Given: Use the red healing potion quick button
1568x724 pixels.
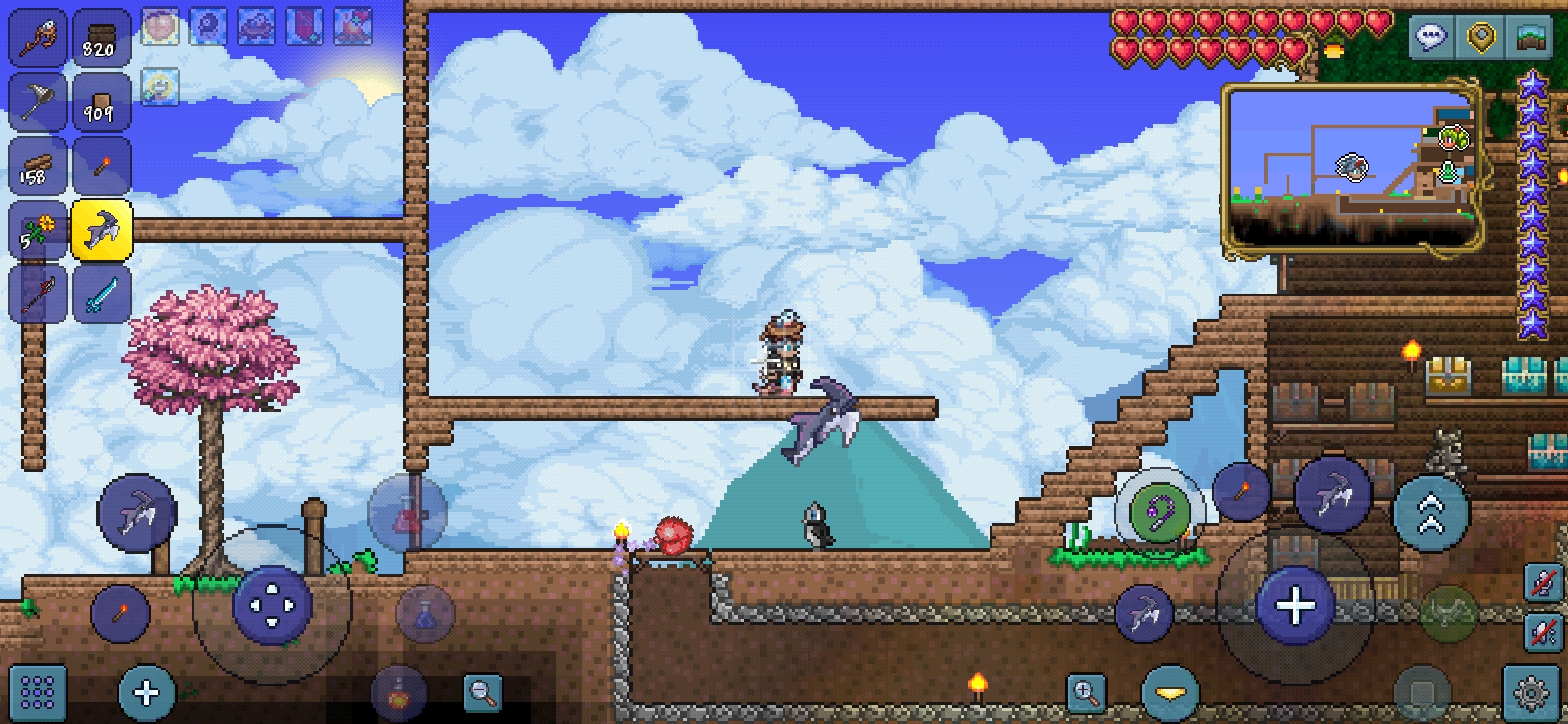Looking at the screenshot, I should [x=407, y=514].
